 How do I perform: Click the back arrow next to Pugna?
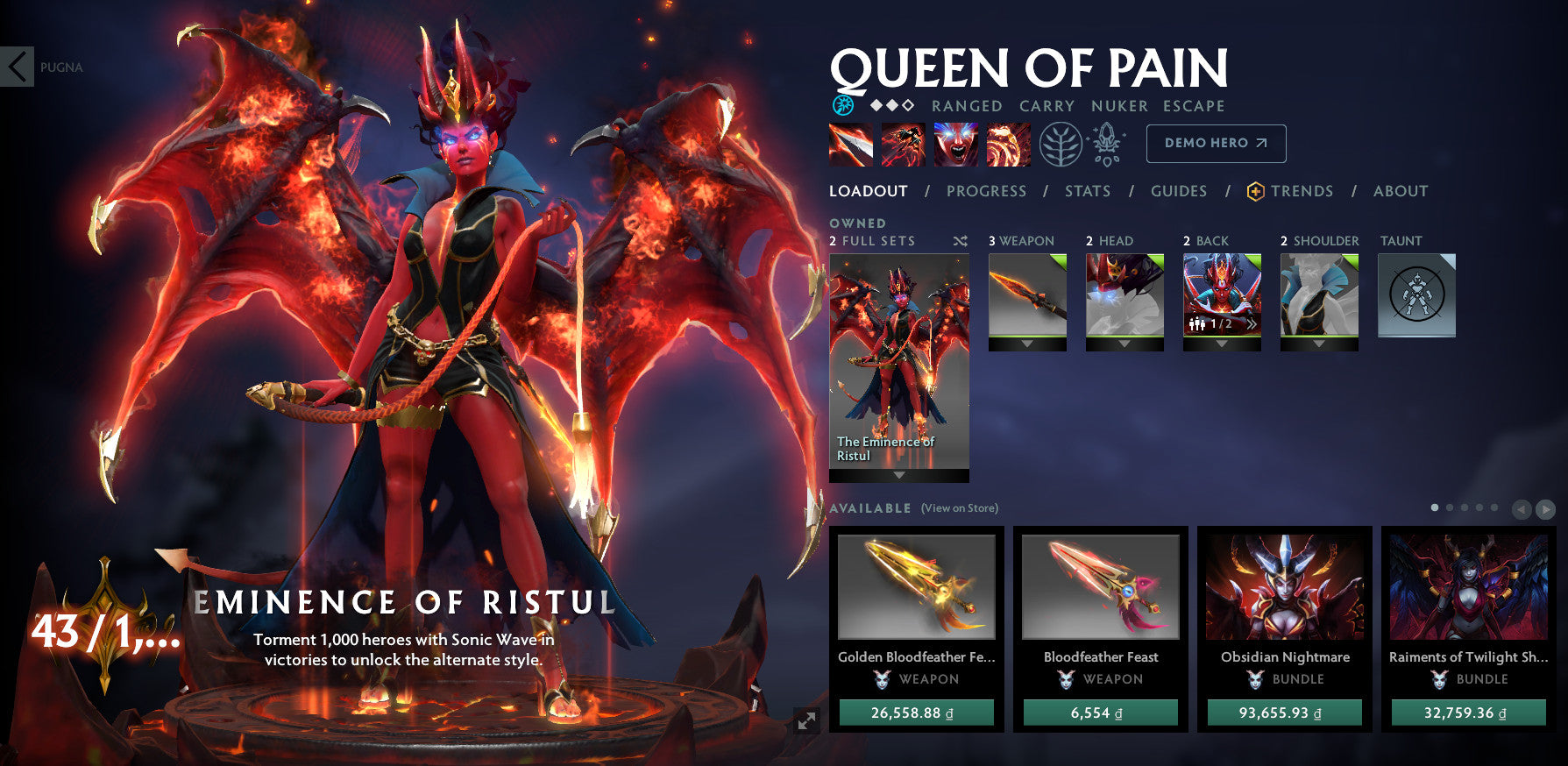pos(16,67)
